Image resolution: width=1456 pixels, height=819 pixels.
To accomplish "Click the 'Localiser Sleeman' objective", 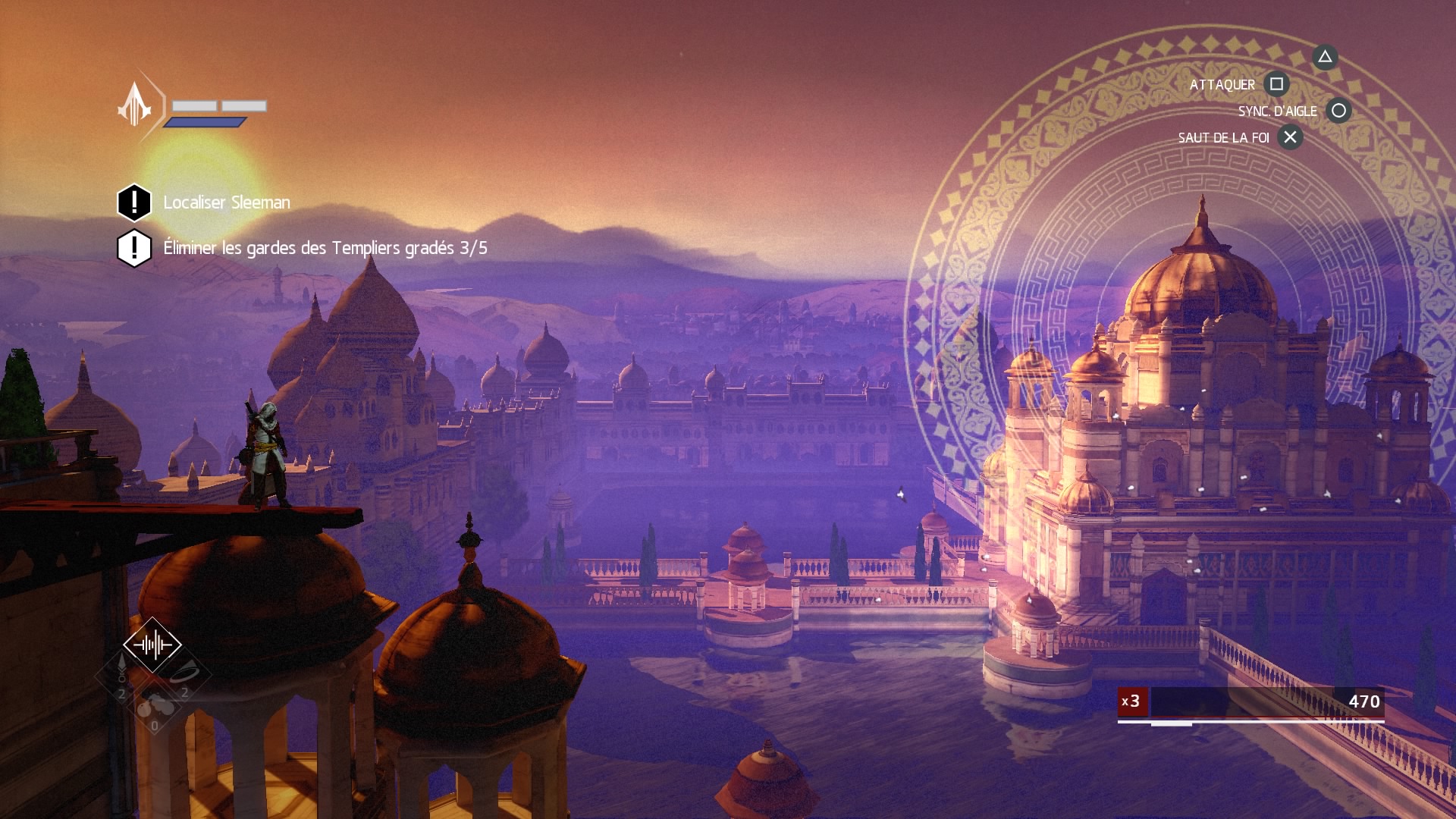I will (x=226, y=202).
